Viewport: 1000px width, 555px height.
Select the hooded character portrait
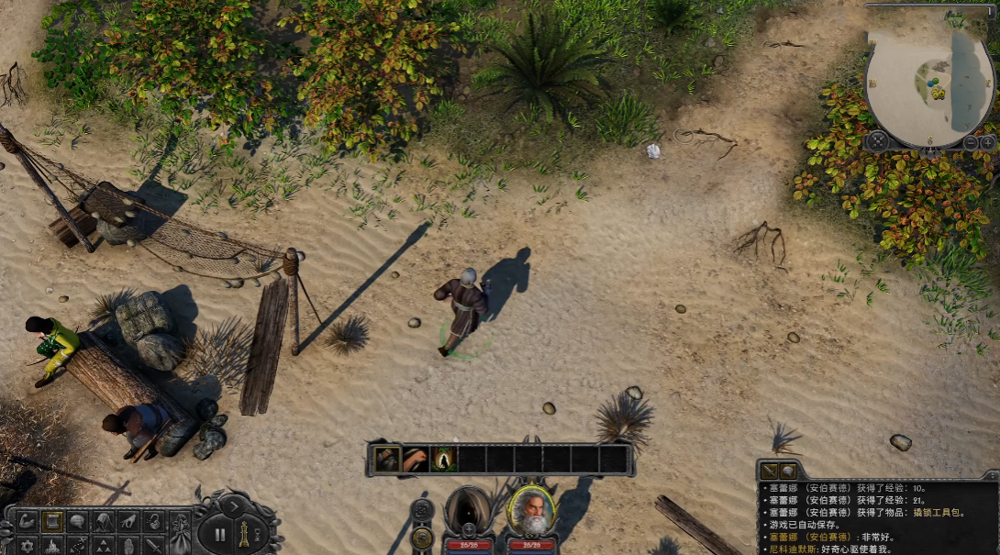point(468,511)
